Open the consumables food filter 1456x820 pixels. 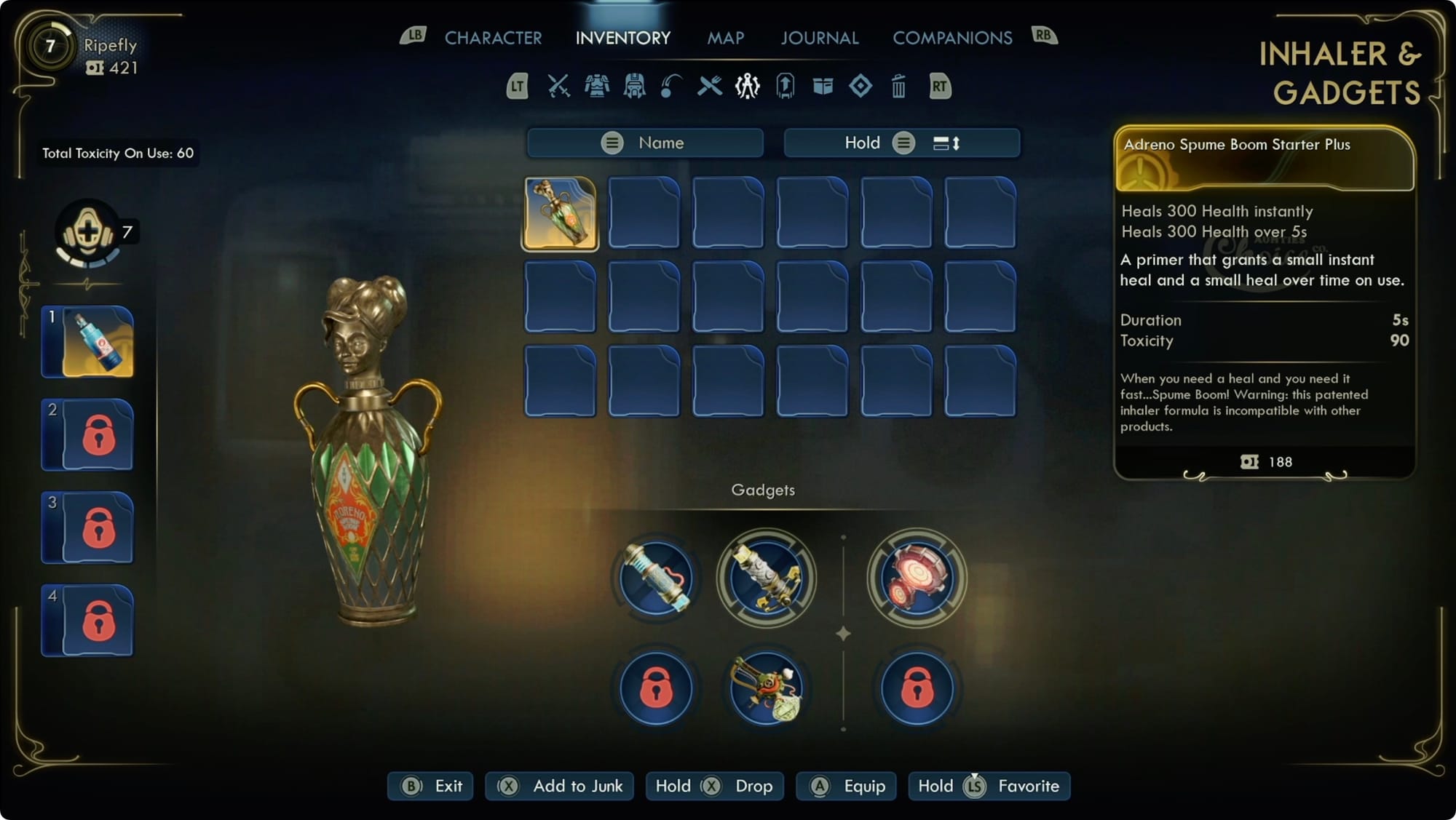[x=708, y=87]
